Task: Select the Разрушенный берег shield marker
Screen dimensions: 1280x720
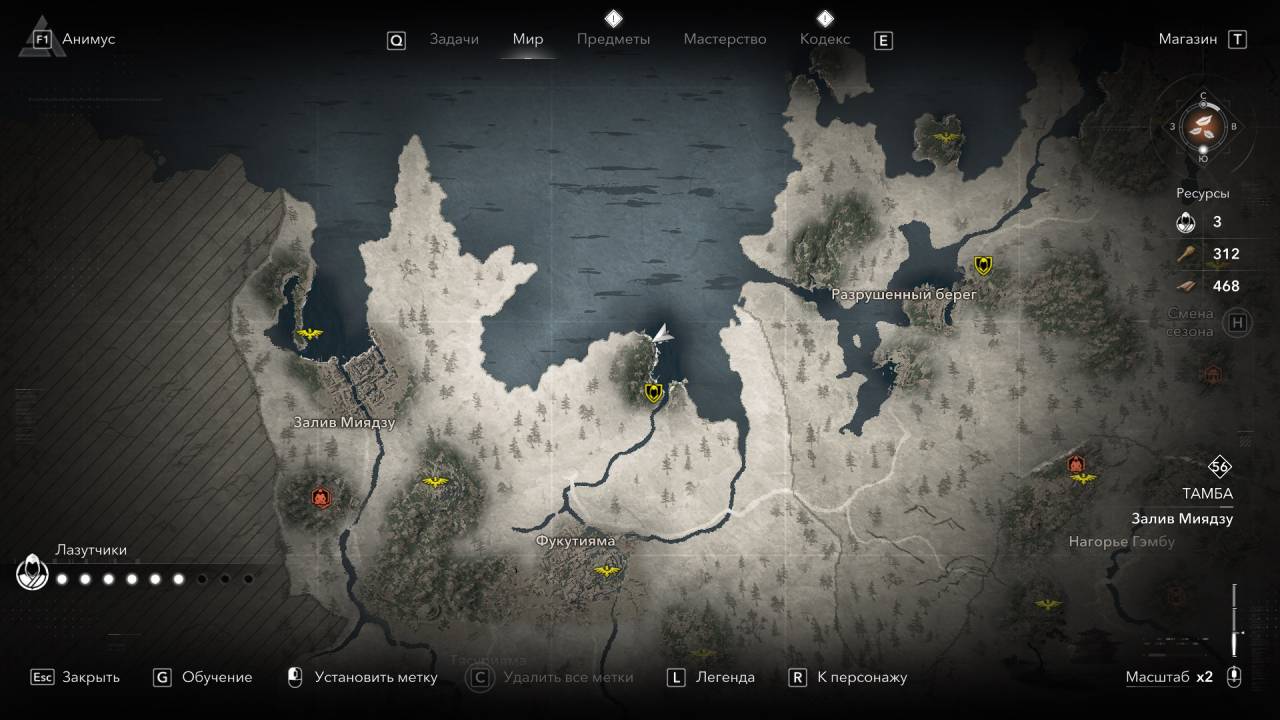Action: pos(984,265)
